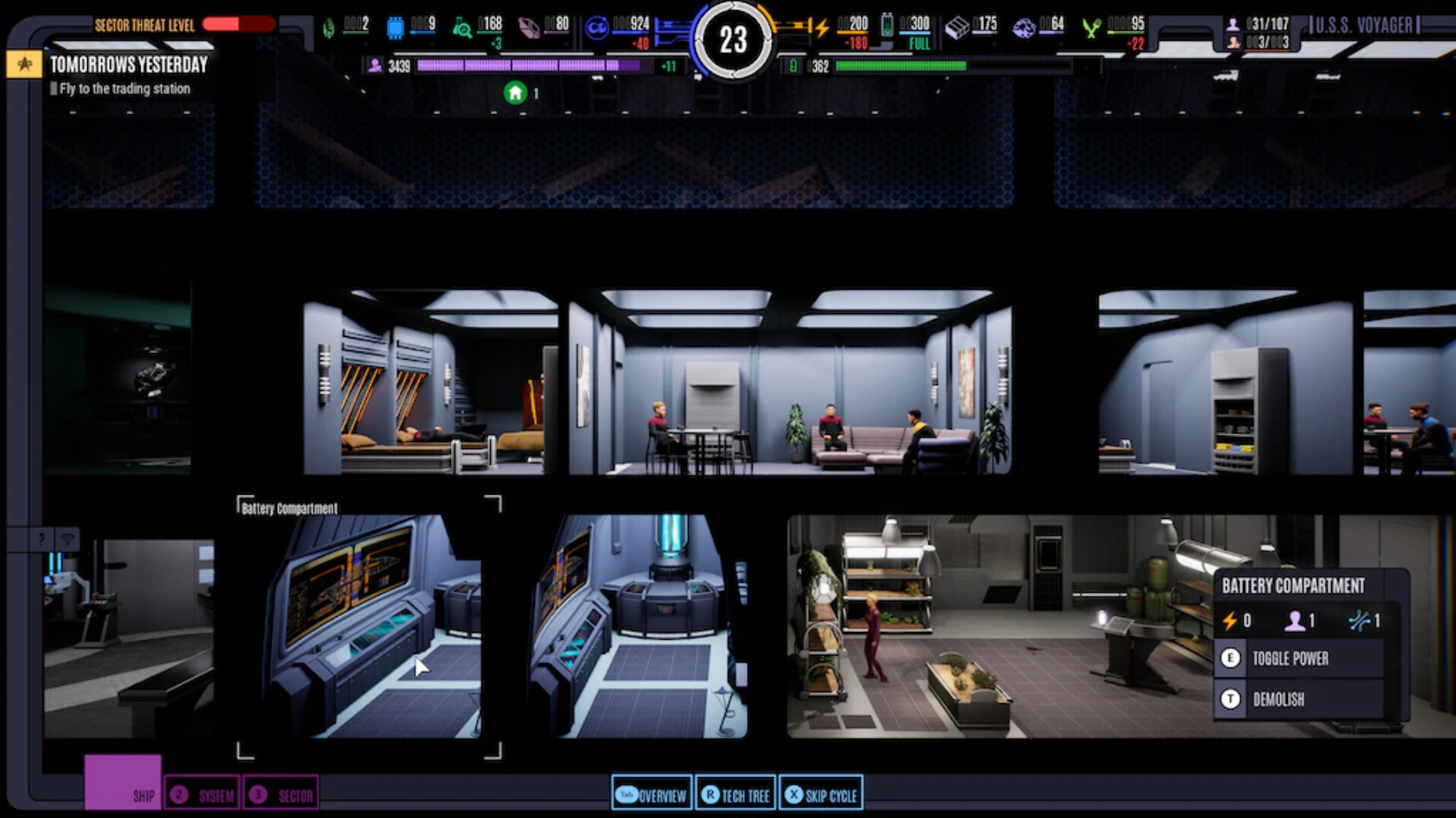Click the Starfleet badge next to Tomorrows Yesterday
1456x818 pixels.
[x=24, y=65]
